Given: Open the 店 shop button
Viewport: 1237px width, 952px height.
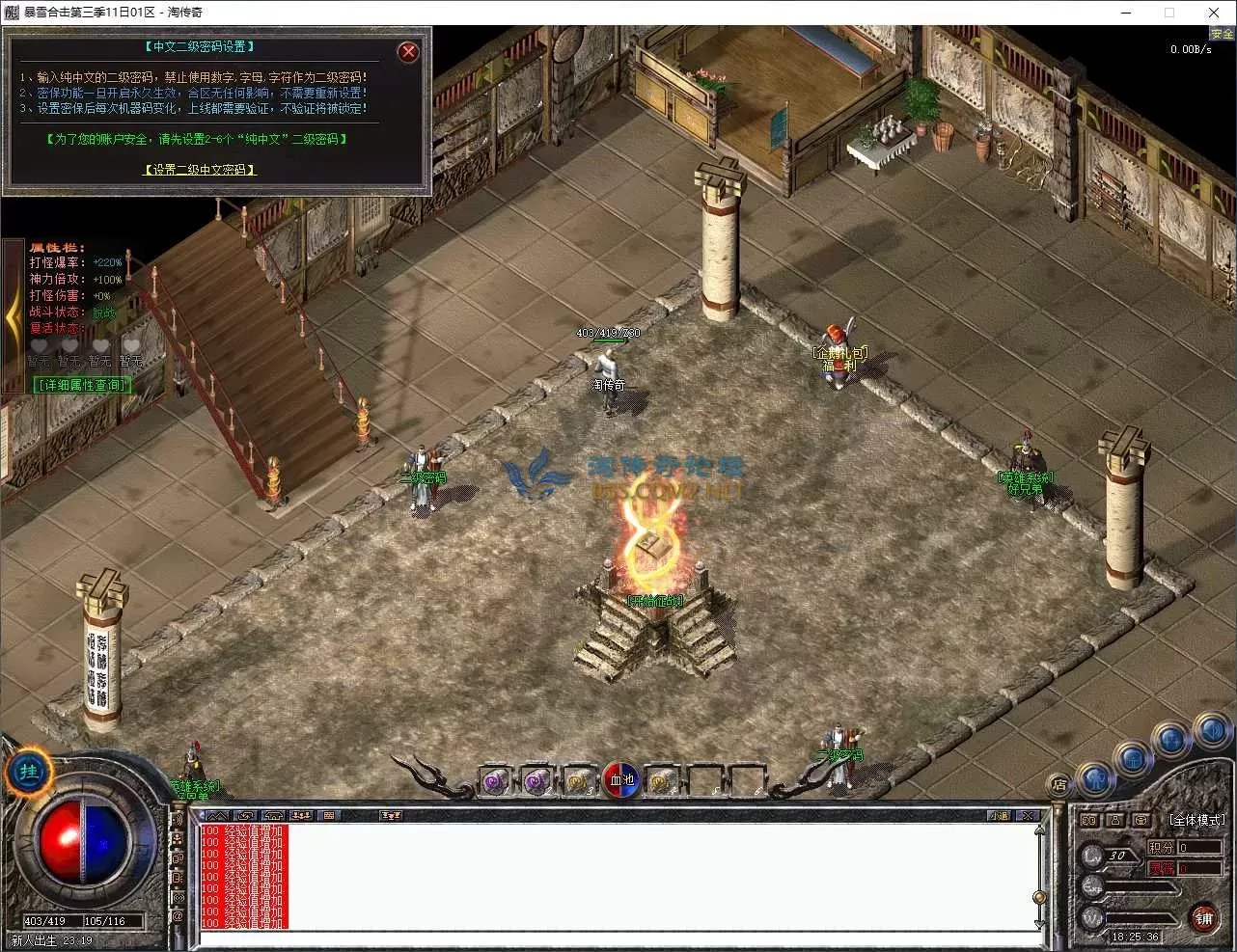Looking at the screenshot, I should [x=1059, y=785].
